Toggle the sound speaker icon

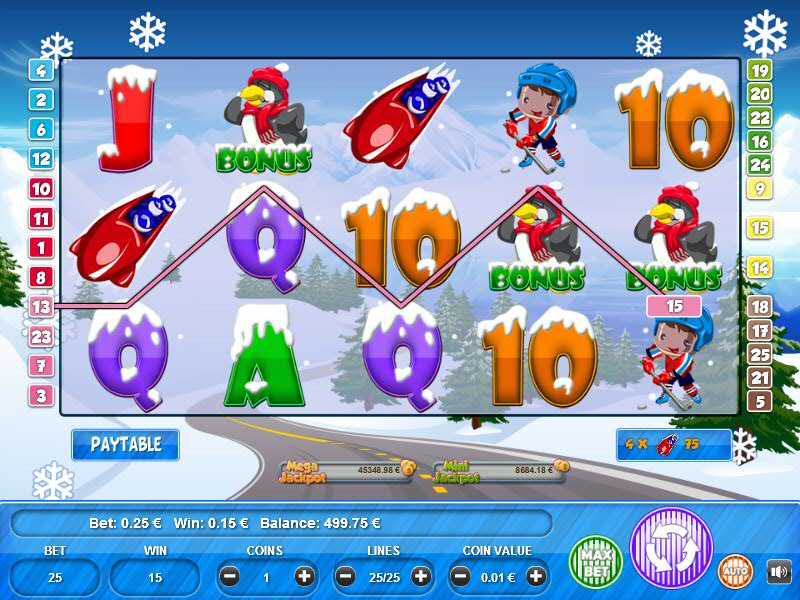[x=778, y=571]
